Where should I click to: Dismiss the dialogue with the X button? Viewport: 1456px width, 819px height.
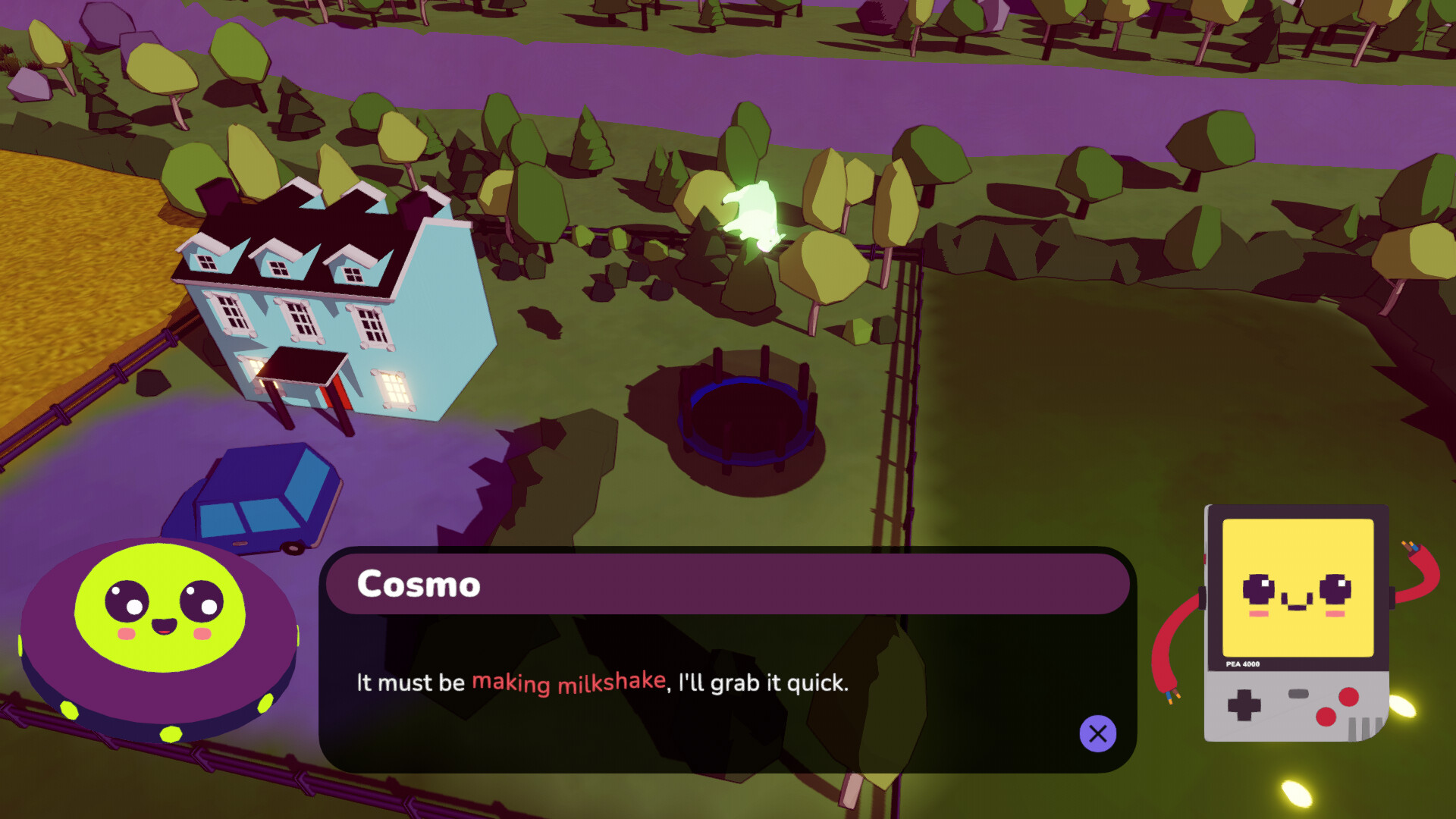click(x=1097, y=733)
